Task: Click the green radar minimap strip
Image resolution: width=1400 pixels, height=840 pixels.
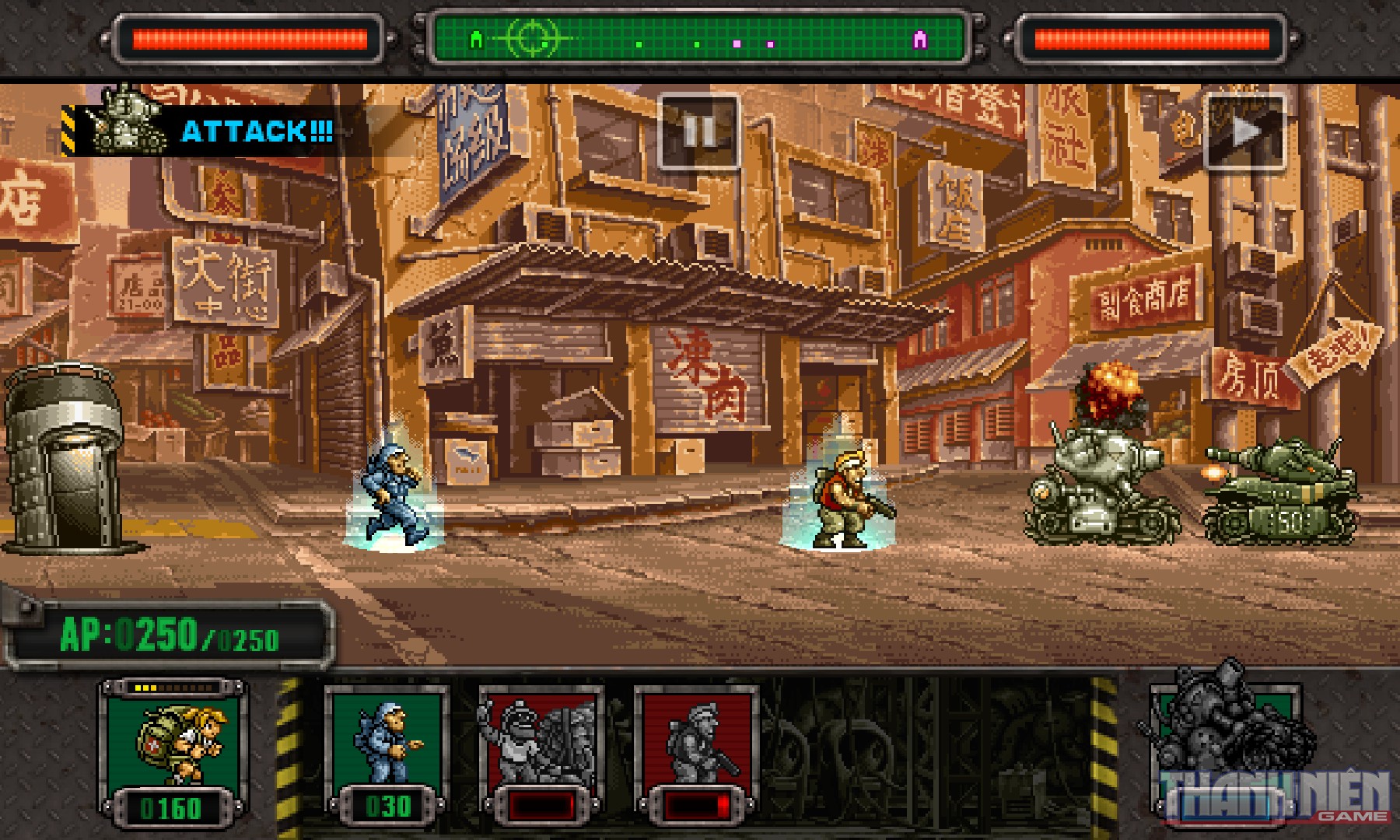Action: [700, 37]
